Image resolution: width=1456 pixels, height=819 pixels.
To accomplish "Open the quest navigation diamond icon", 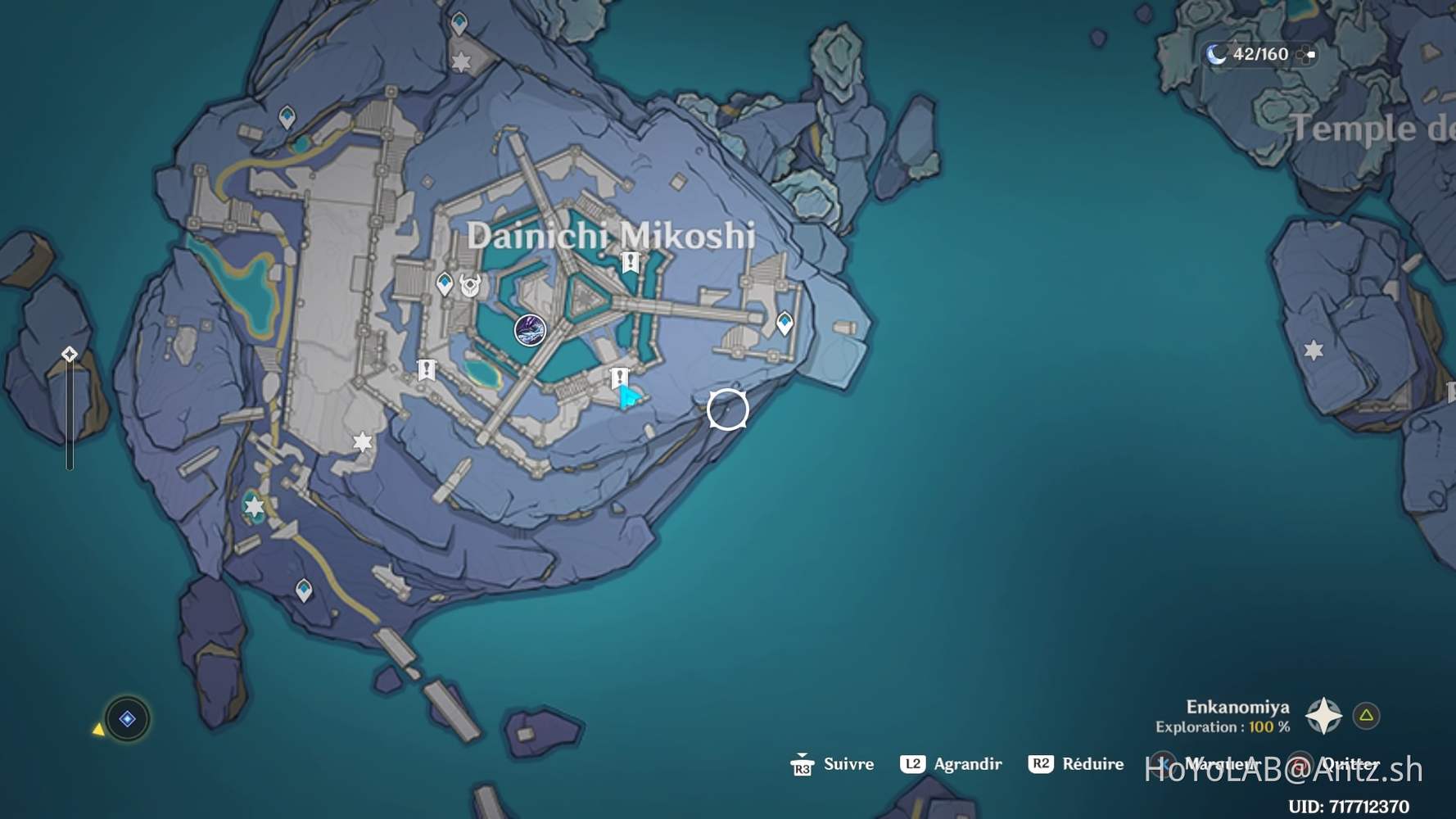I will click(127, 719).
